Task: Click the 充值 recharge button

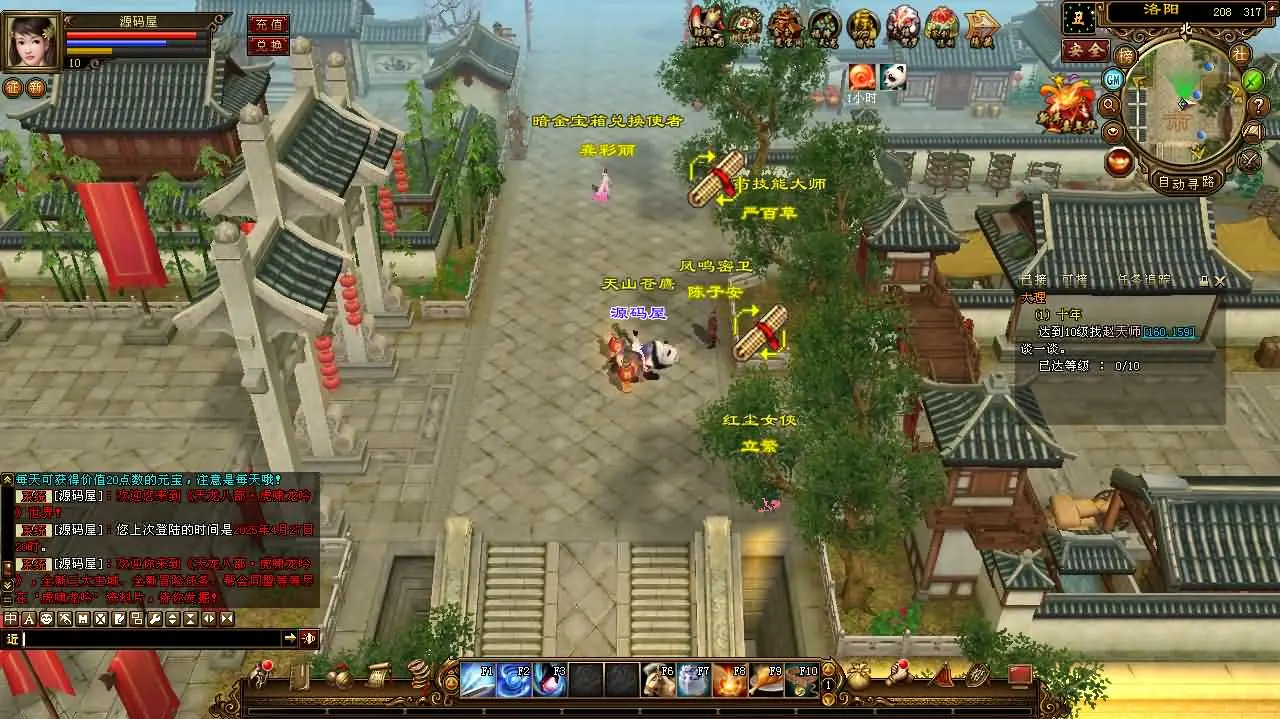Action: pos(267,24)
